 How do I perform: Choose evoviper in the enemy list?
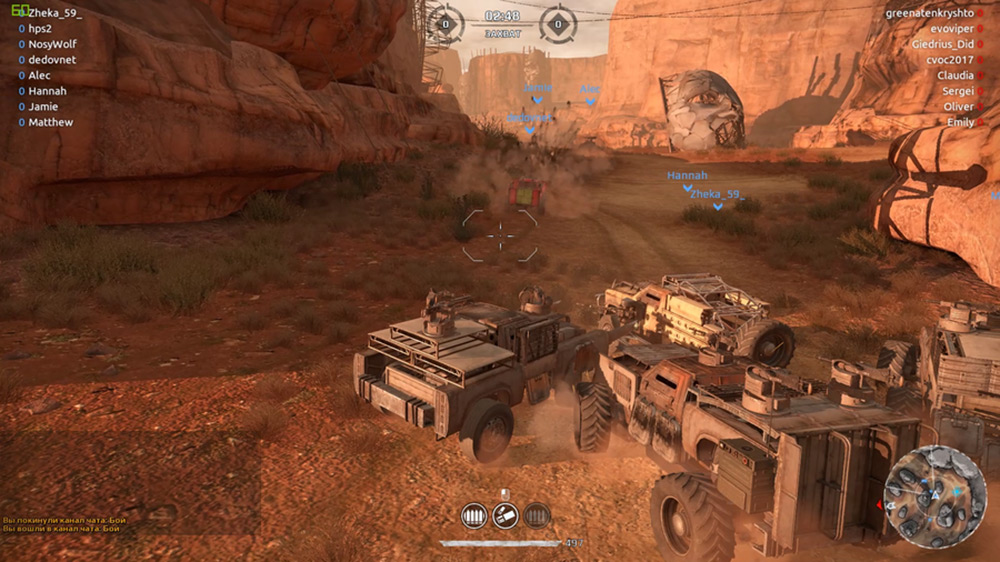coord(950,29)
